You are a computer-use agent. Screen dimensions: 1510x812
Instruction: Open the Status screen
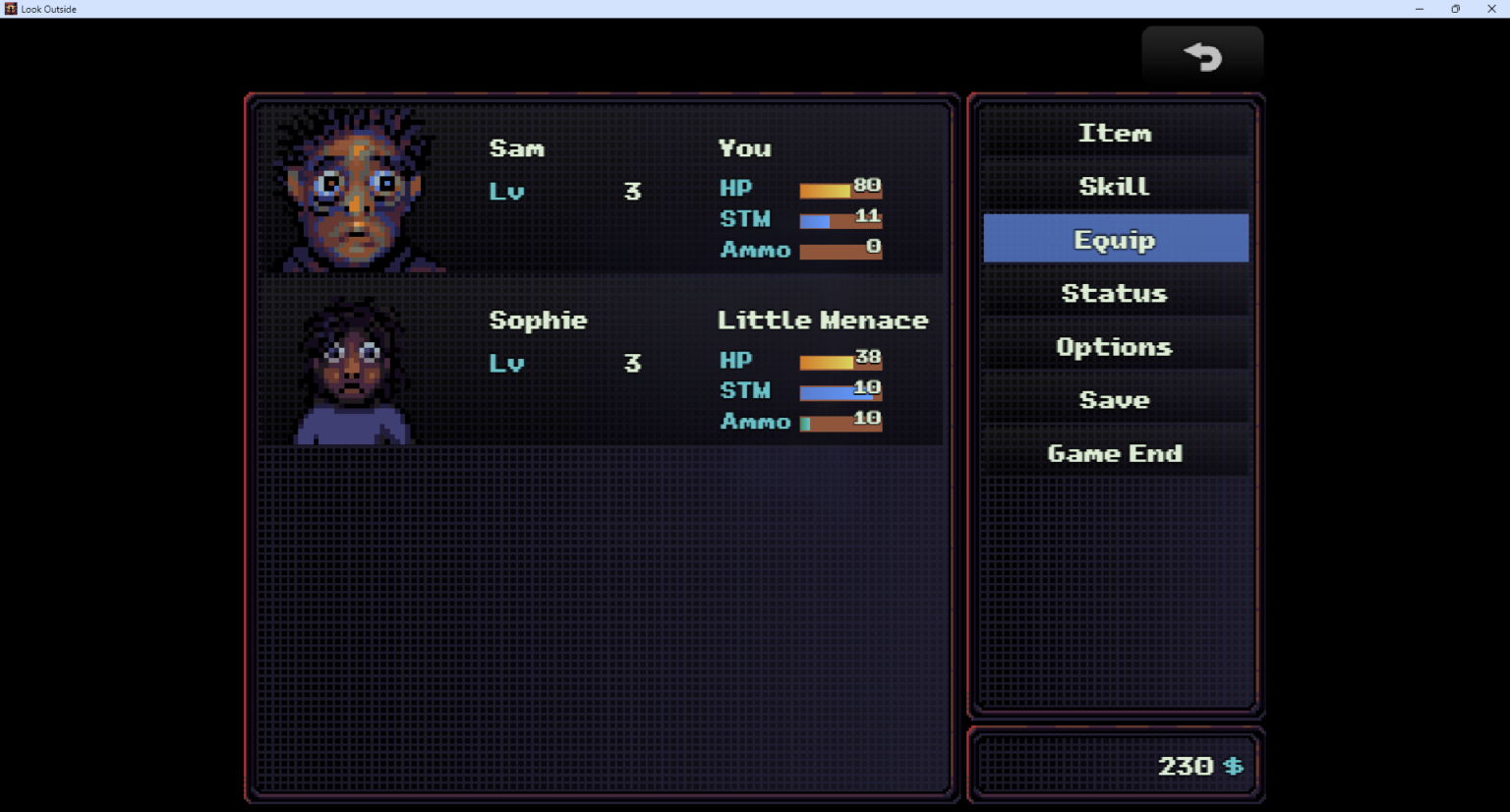(x=1115, y=293)
